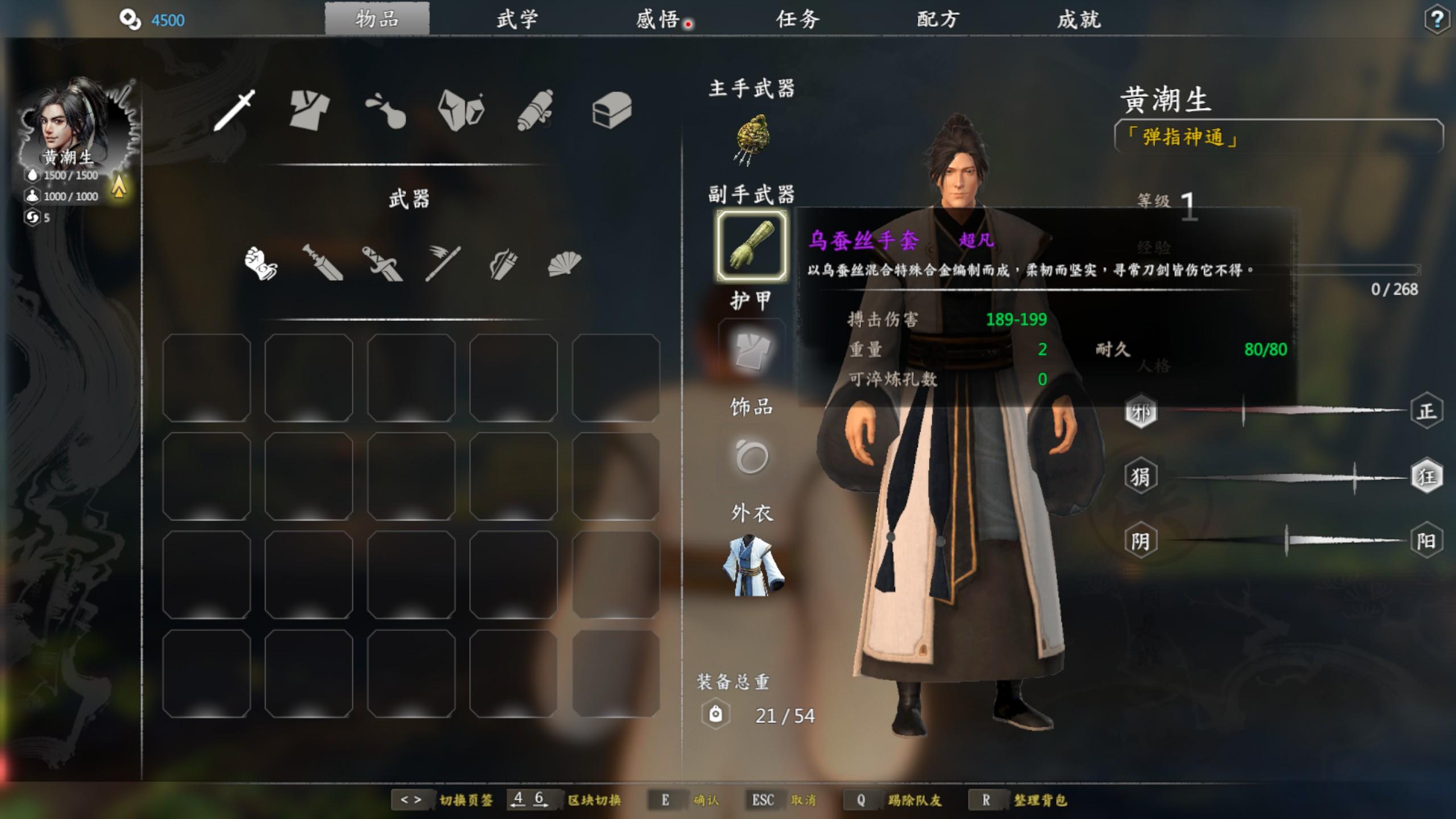
Task: Select the treasure chest category icon
Action: click(611, 110)
